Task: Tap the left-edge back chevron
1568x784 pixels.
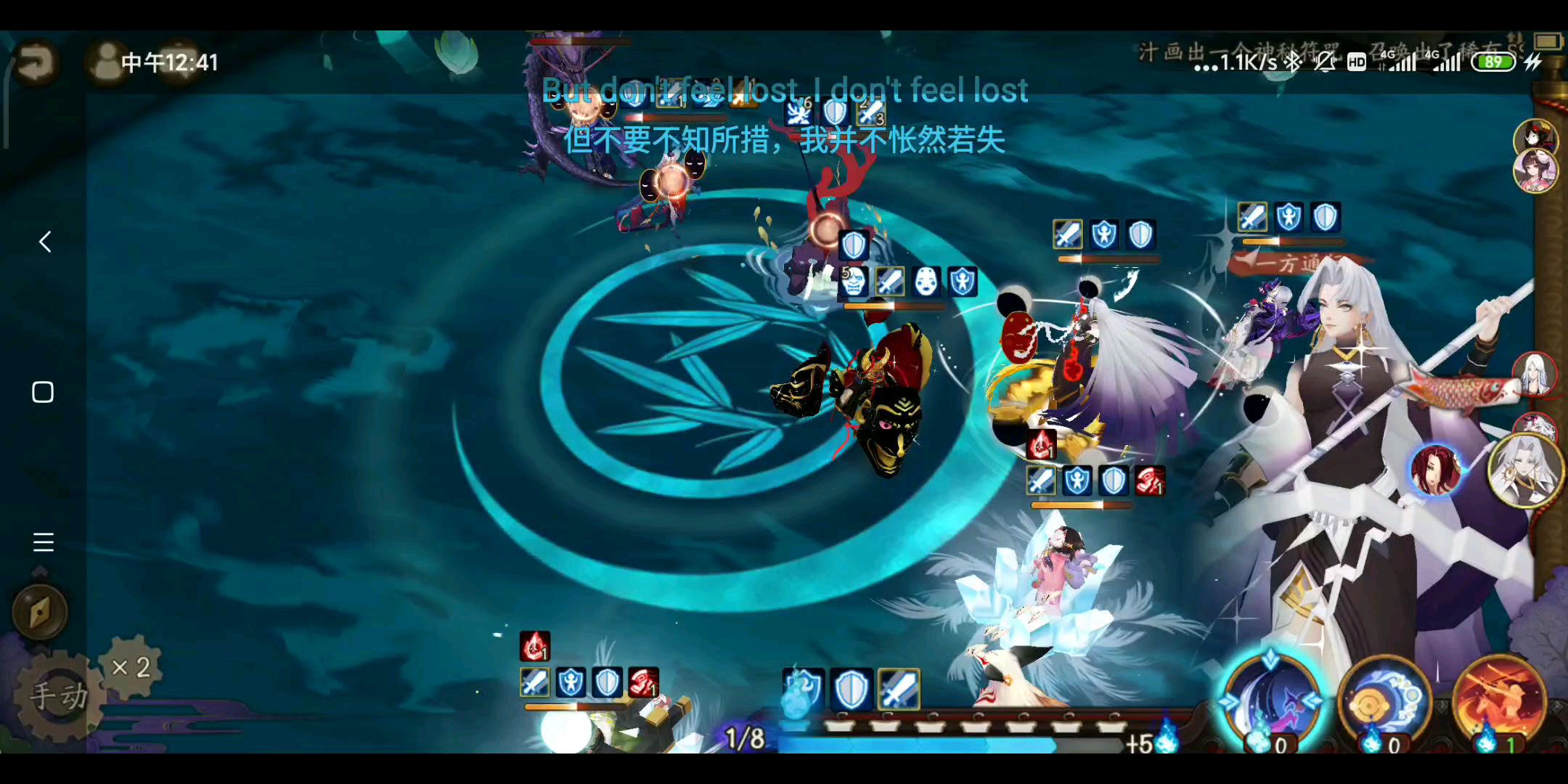Action: [44, 242]
